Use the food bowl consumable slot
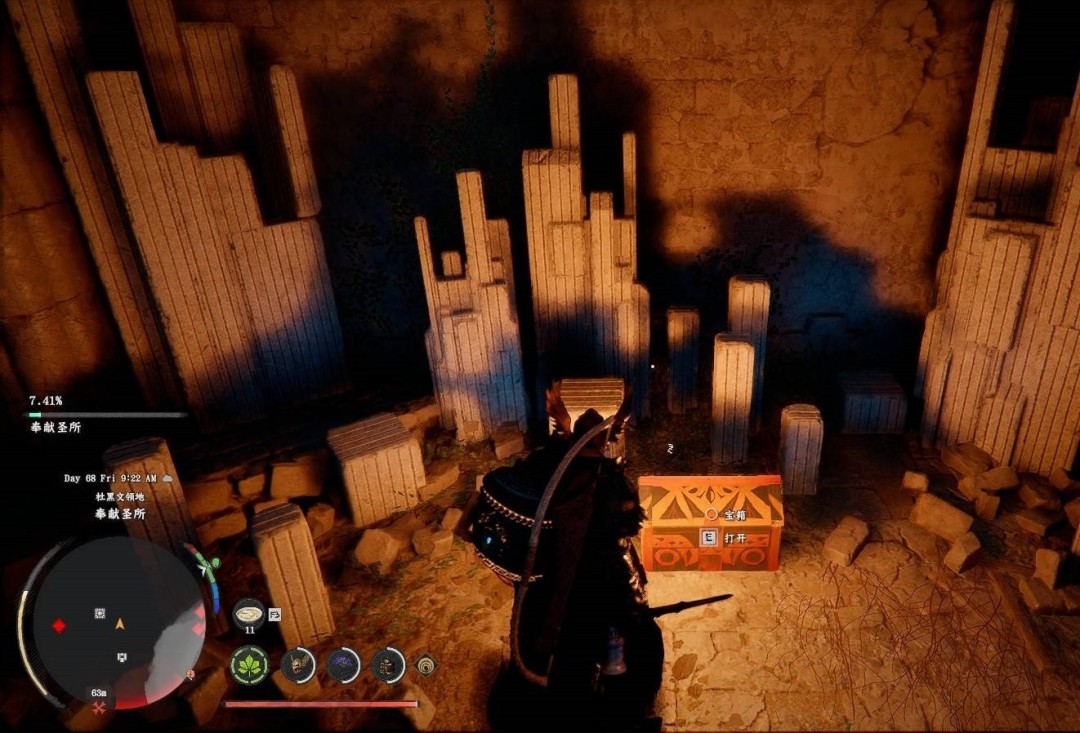The height and width of the screenshot is (733, 1080). click(x=248, y=612)
